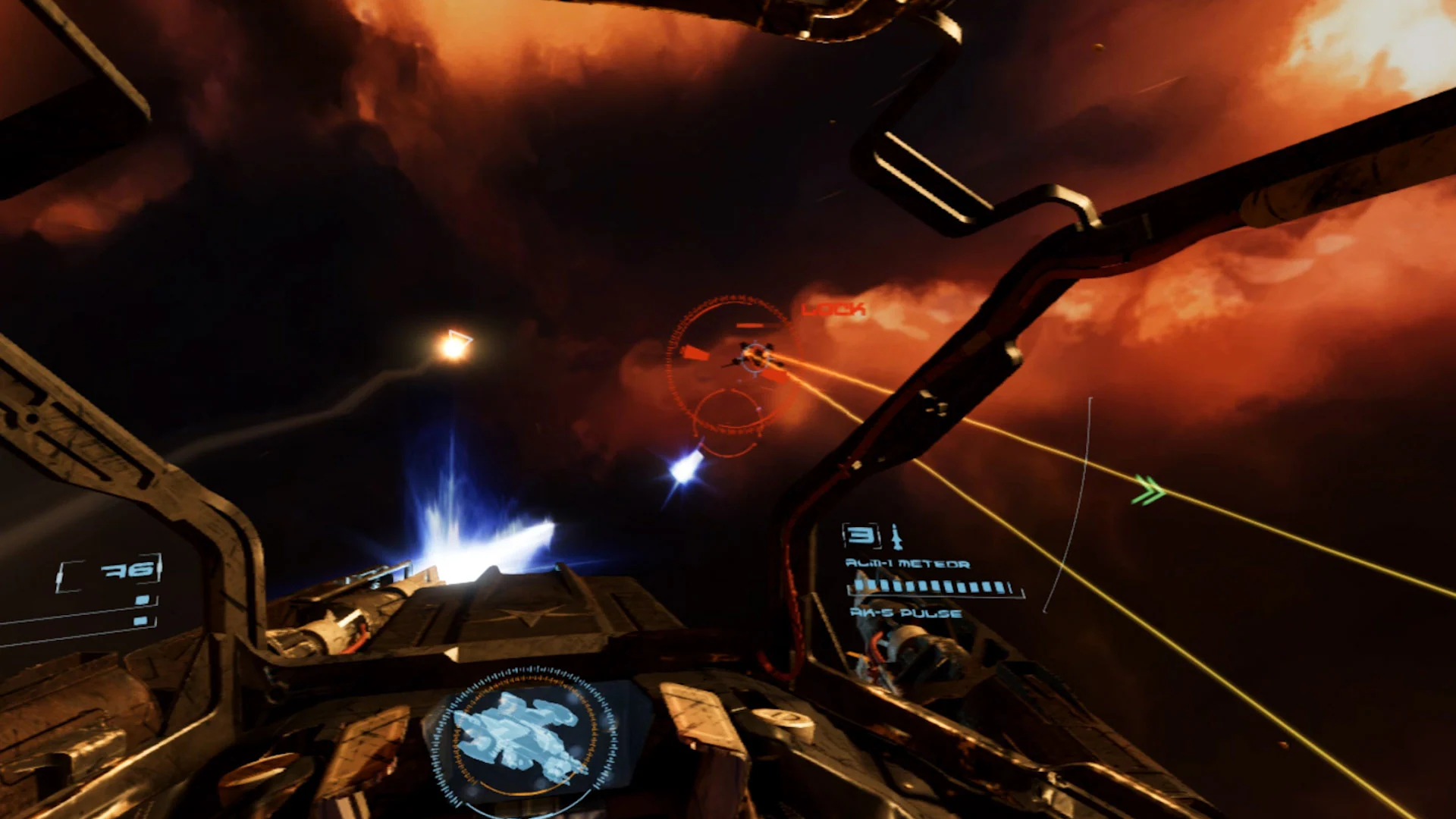This screenshot has width=1456, height=819.
Task: Select the red LOCK warning indicator
Action: (833, 309)
